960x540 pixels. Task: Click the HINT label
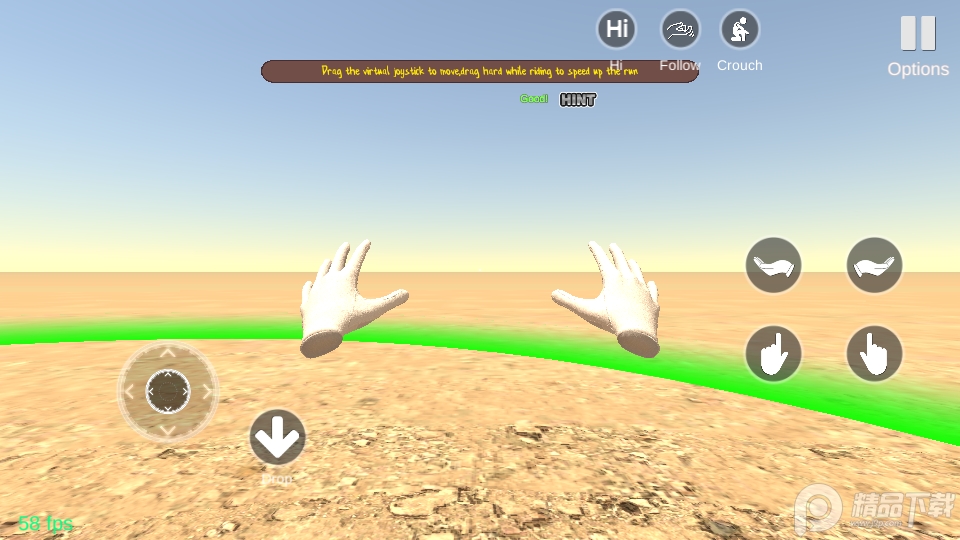pyautogui.click(x=578, y=99)
